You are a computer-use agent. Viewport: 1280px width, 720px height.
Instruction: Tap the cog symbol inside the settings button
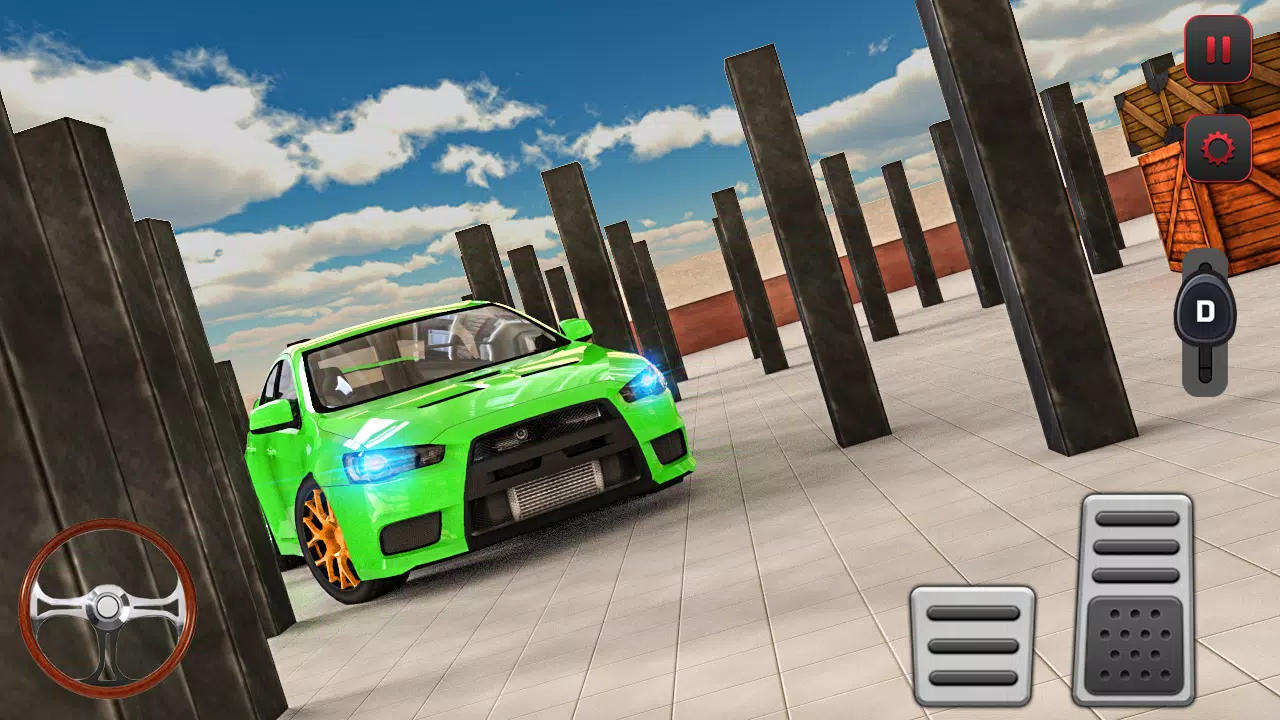pyautogui.click(x=1217, y=150)
